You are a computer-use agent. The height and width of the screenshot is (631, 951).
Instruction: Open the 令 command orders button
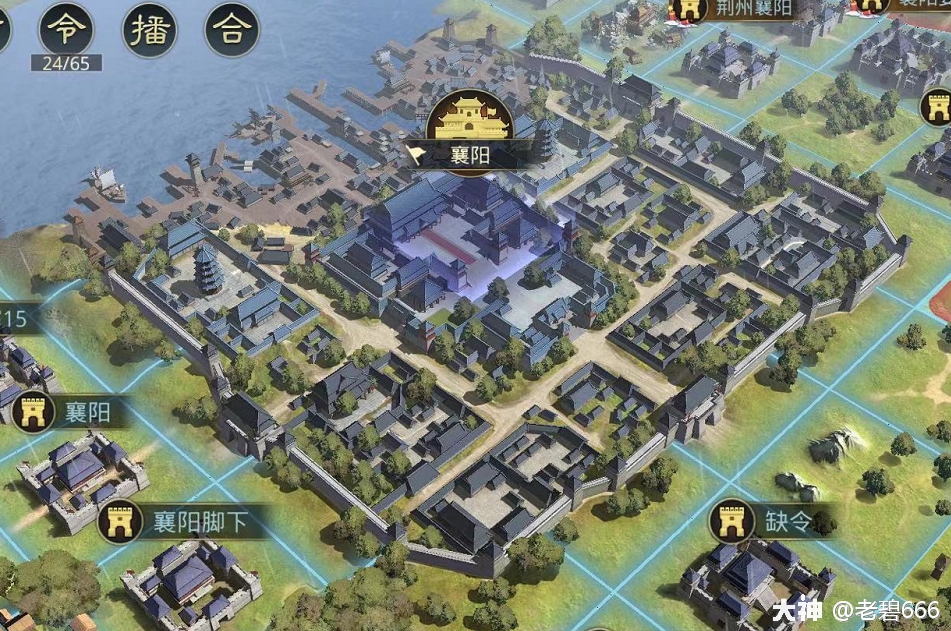[x=66, y=29]
